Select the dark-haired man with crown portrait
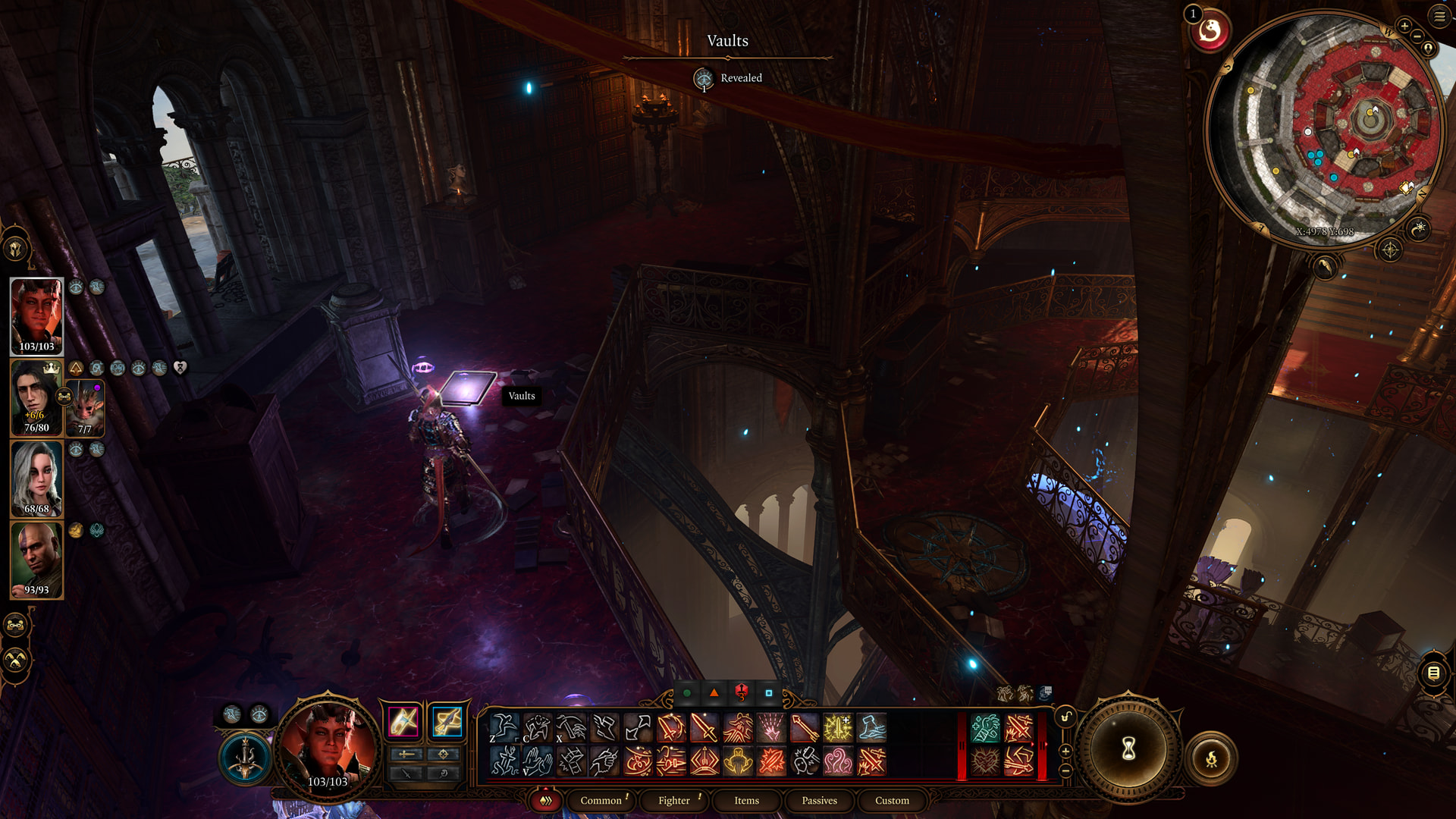The height and width of the screenshot is (819, 1456). point(35,397)
